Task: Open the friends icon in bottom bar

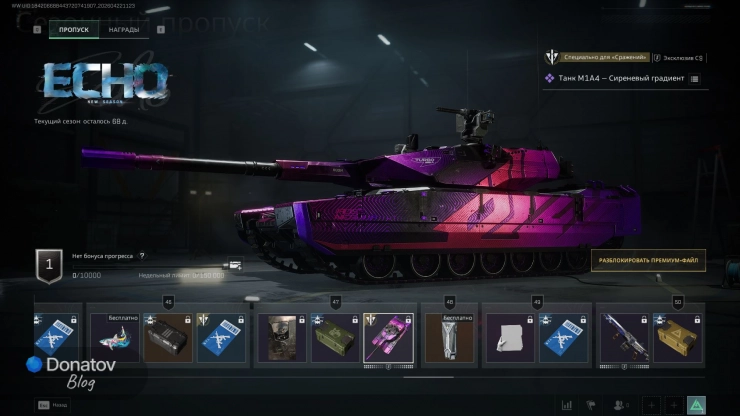Action: [620, 404]
